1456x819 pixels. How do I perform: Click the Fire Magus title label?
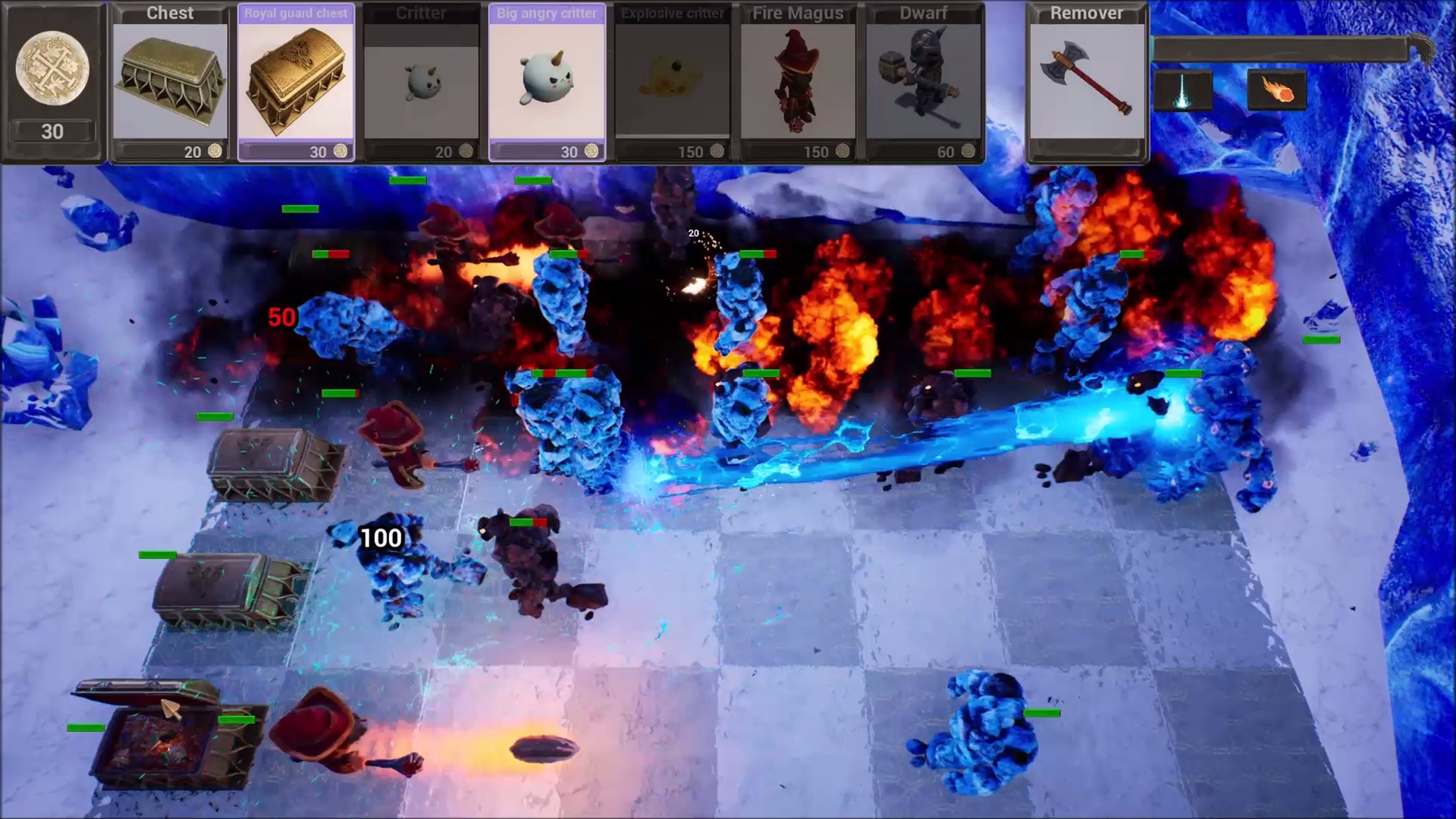click(797, 13)
